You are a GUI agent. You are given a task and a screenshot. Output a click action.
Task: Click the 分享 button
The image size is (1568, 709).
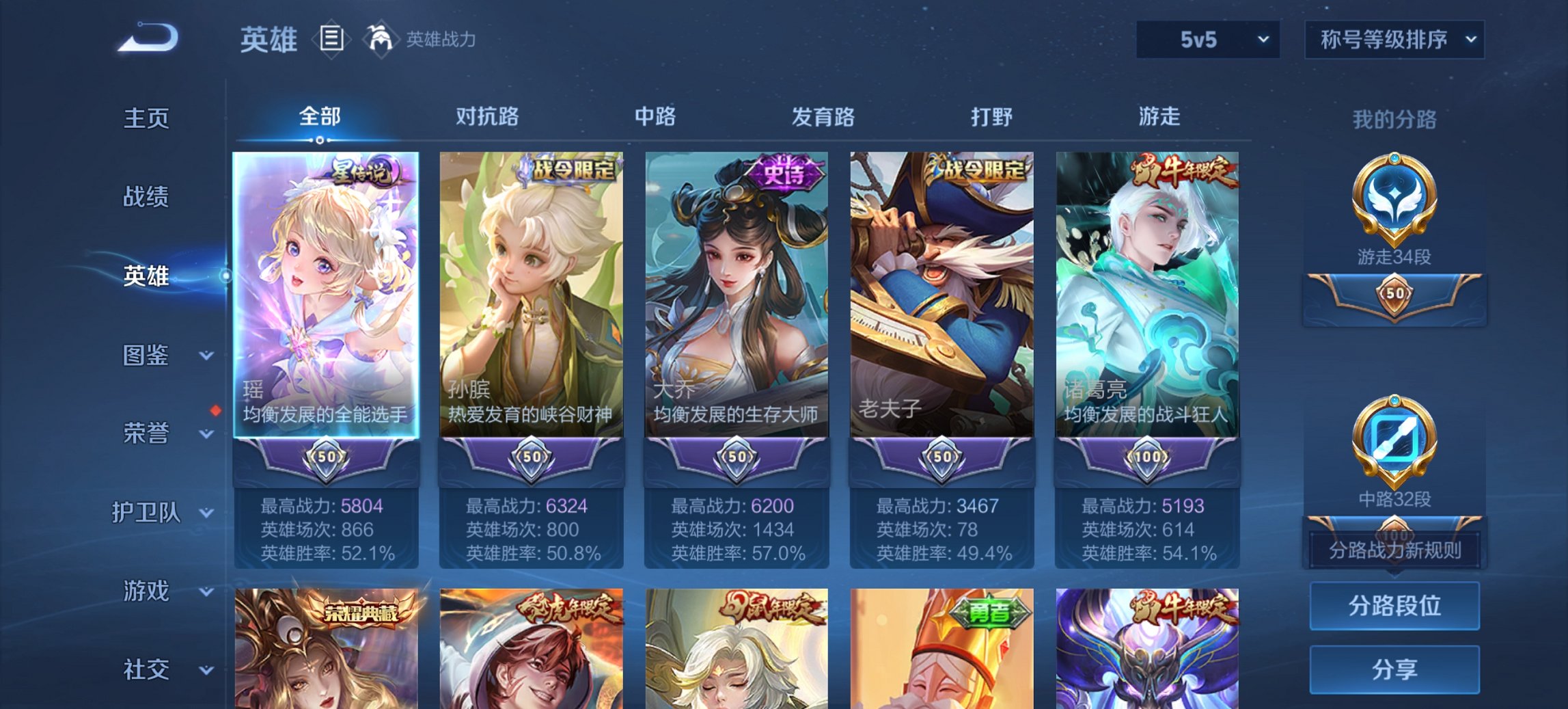coord(1394,669)
